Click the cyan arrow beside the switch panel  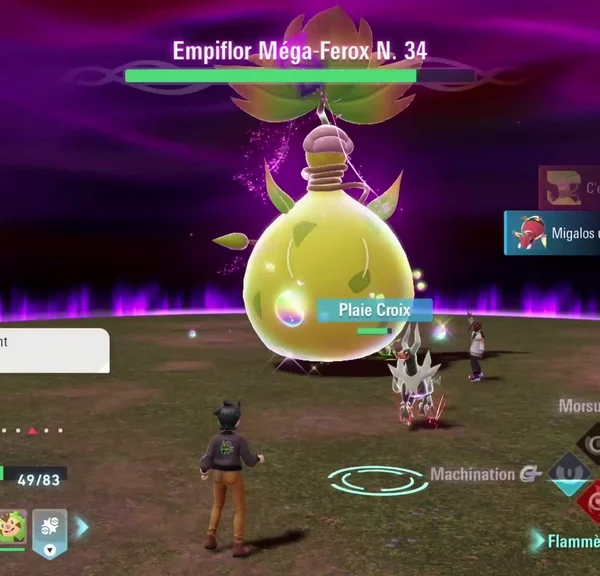point(82,527)
